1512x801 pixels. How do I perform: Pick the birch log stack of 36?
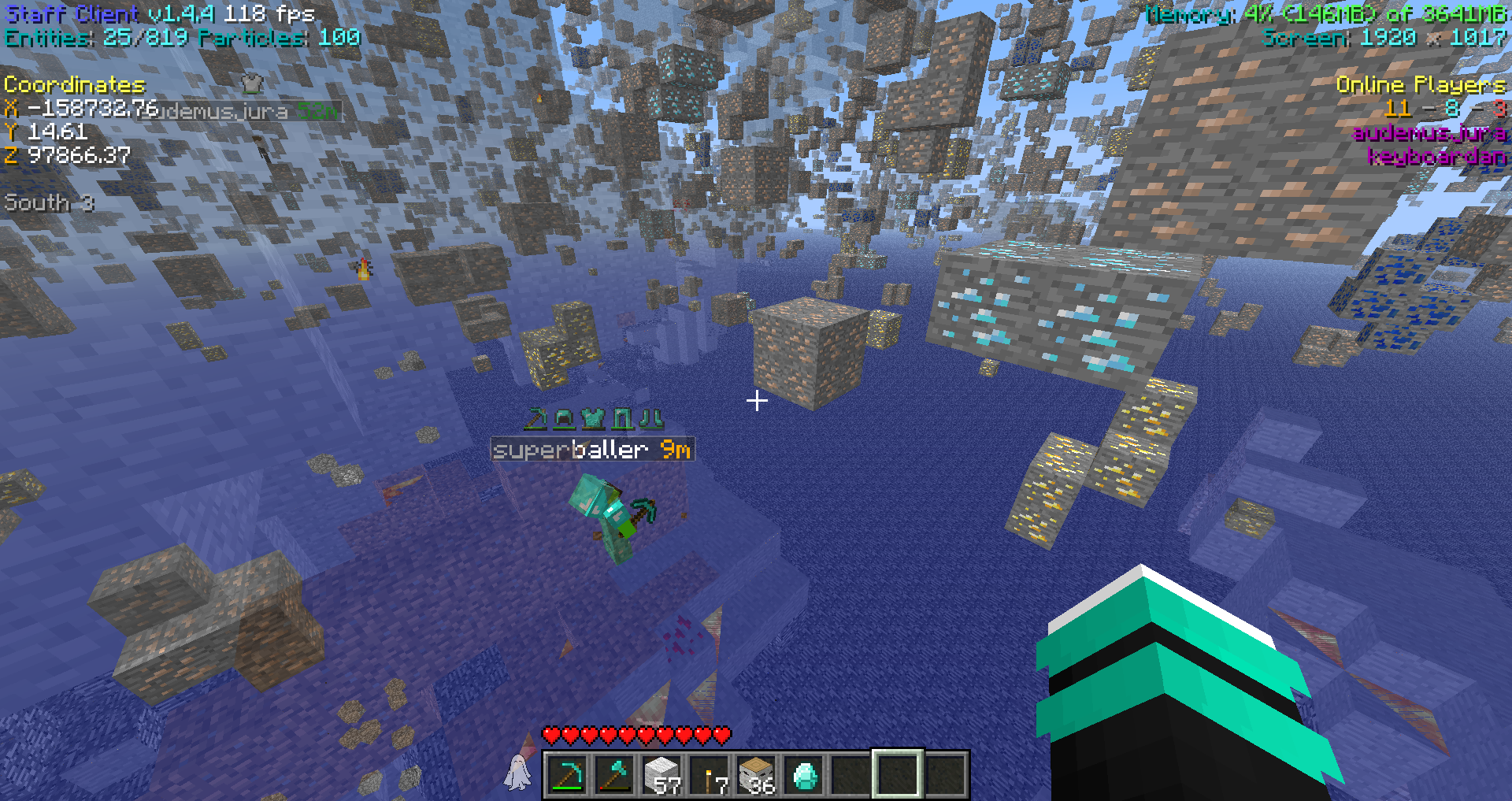pyautogui.click(x=757, y=775)
